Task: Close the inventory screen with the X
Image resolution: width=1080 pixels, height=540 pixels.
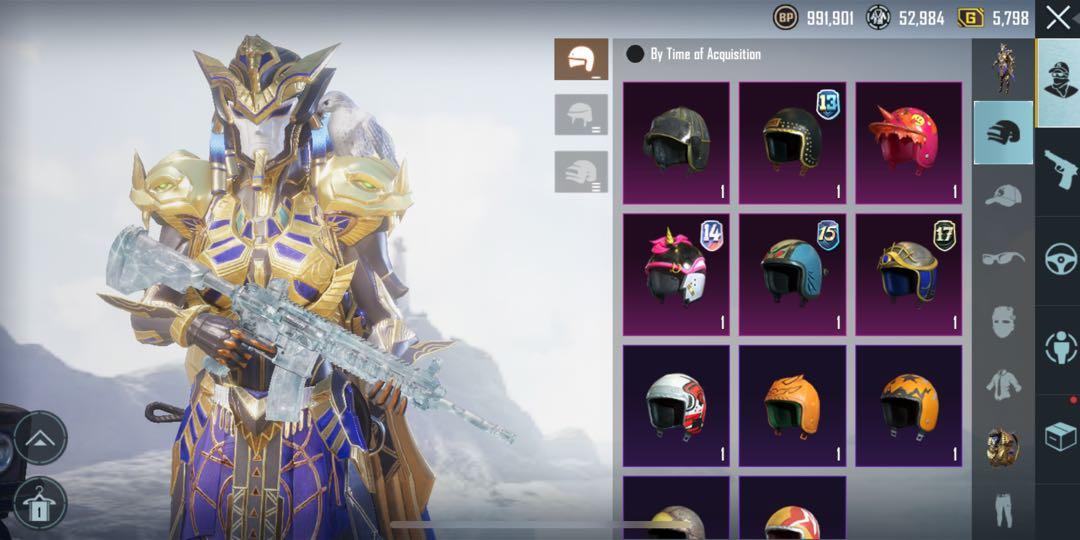Action: tap(1057, 17)
